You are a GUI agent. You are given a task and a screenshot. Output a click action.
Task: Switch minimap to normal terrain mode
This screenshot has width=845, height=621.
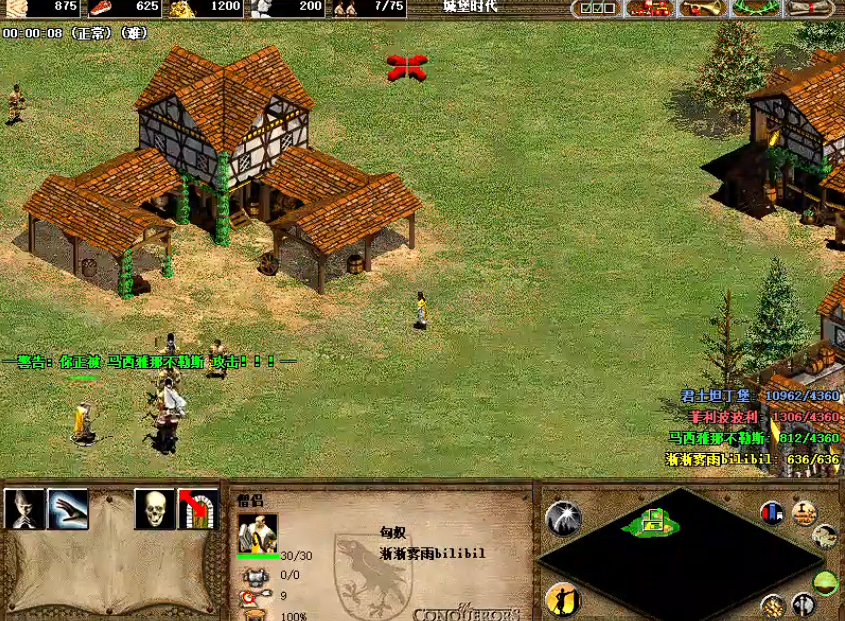(826, 583)
